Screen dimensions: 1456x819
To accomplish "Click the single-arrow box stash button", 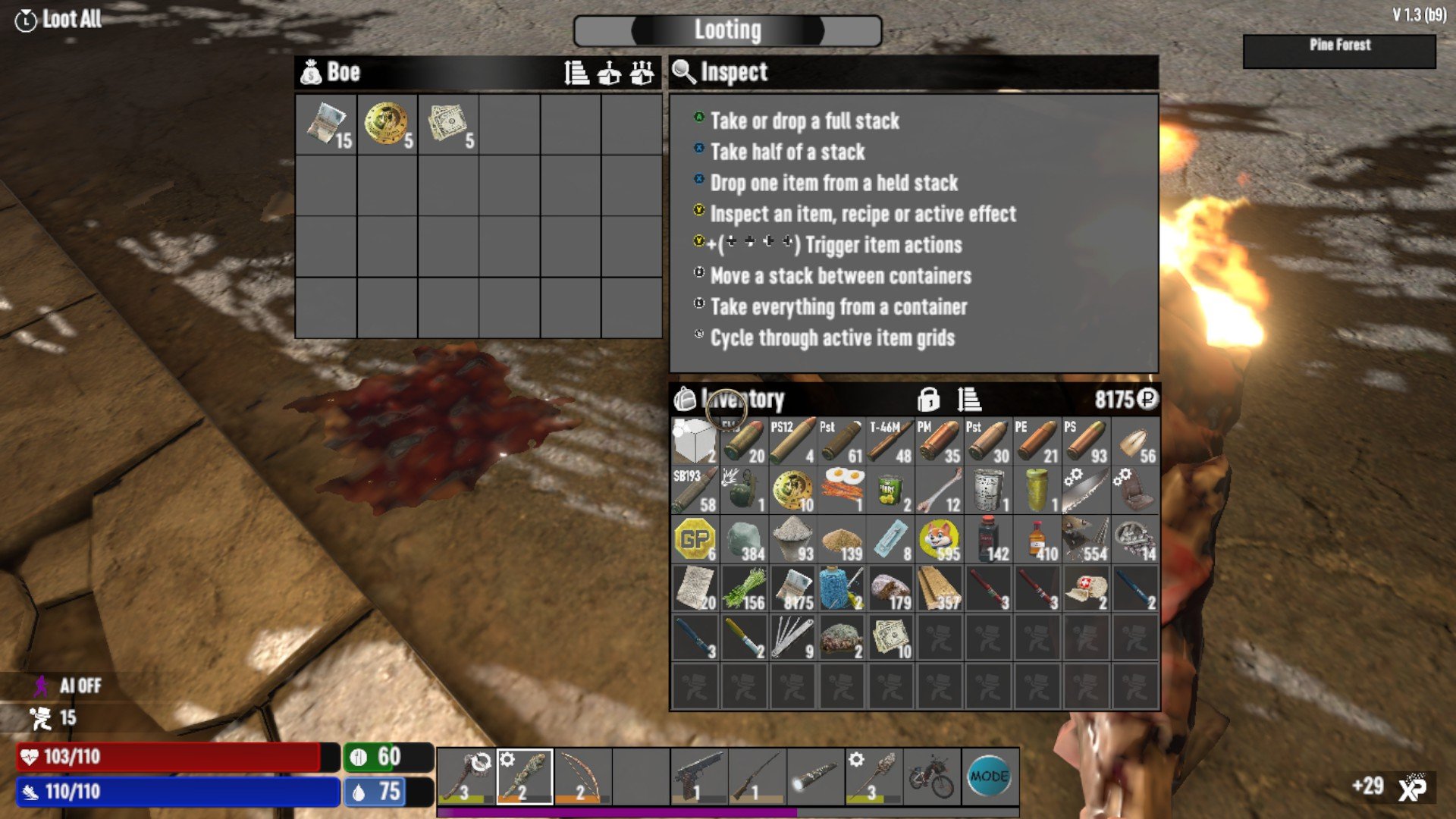I will (609, 73).
